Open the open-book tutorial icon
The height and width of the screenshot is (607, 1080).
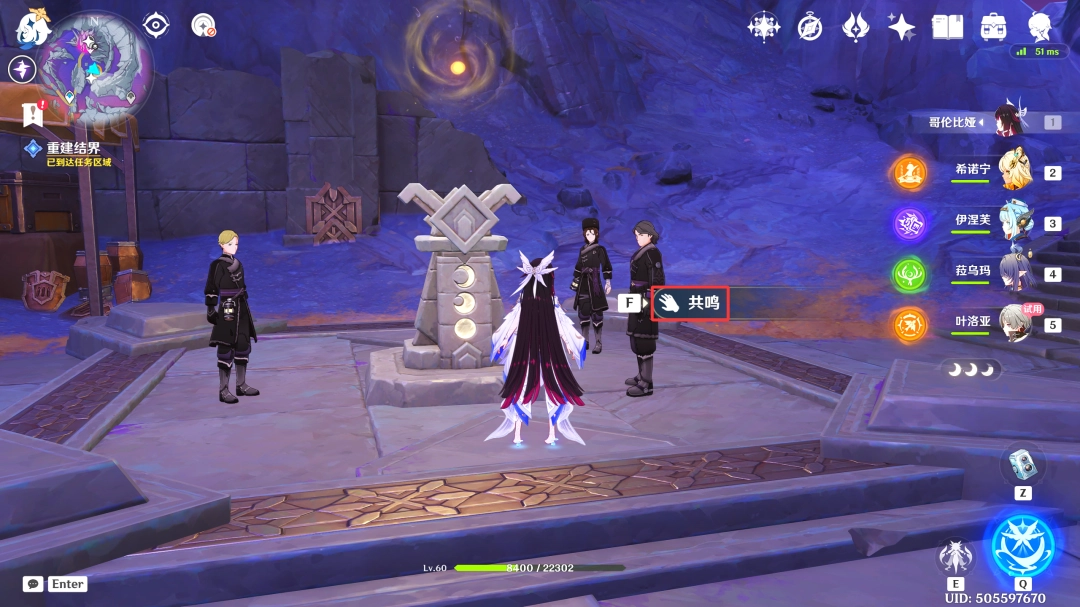tap(947, 27)
